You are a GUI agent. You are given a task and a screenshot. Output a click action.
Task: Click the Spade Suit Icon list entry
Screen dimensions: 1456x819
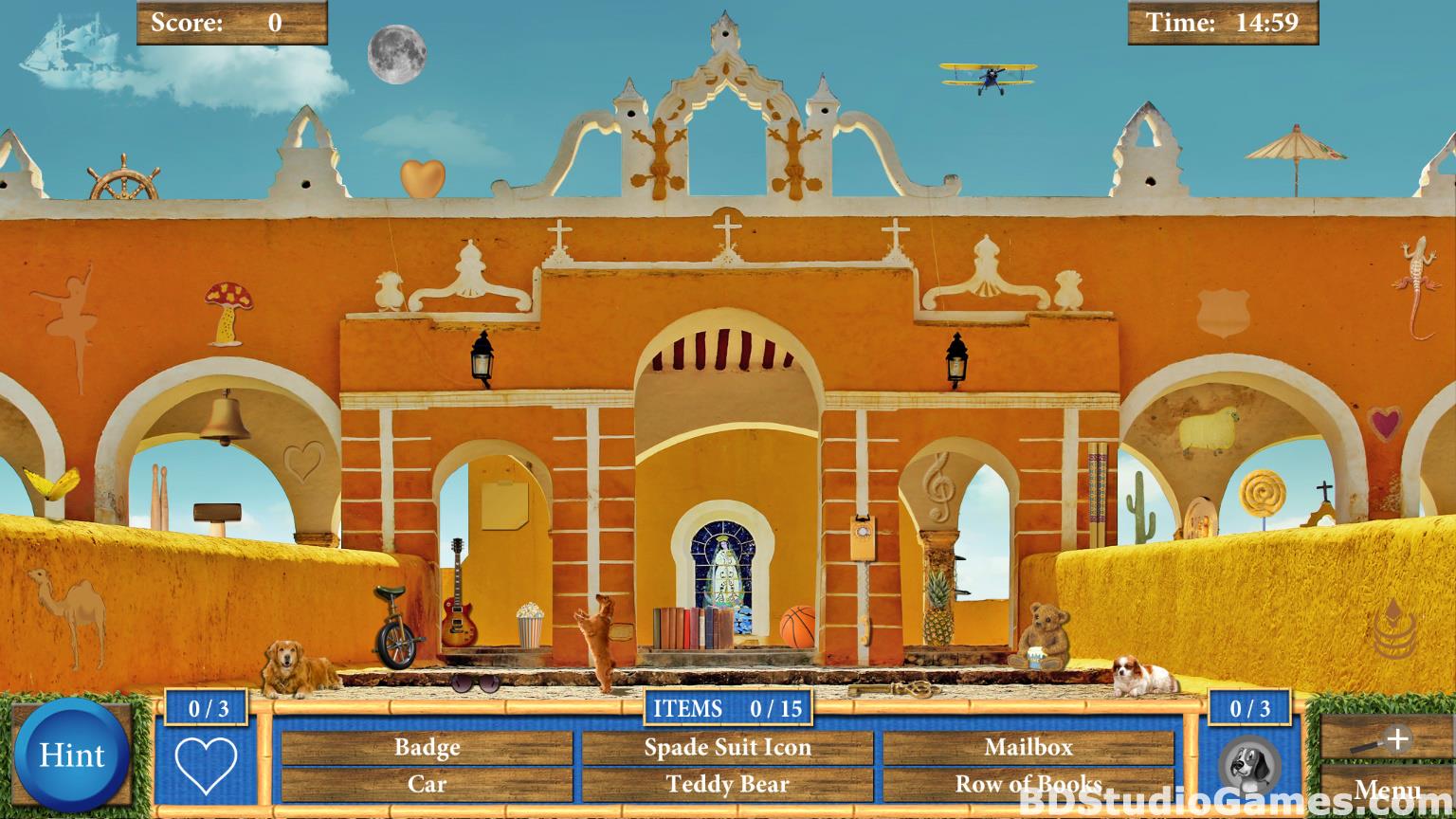pos(727,748)
